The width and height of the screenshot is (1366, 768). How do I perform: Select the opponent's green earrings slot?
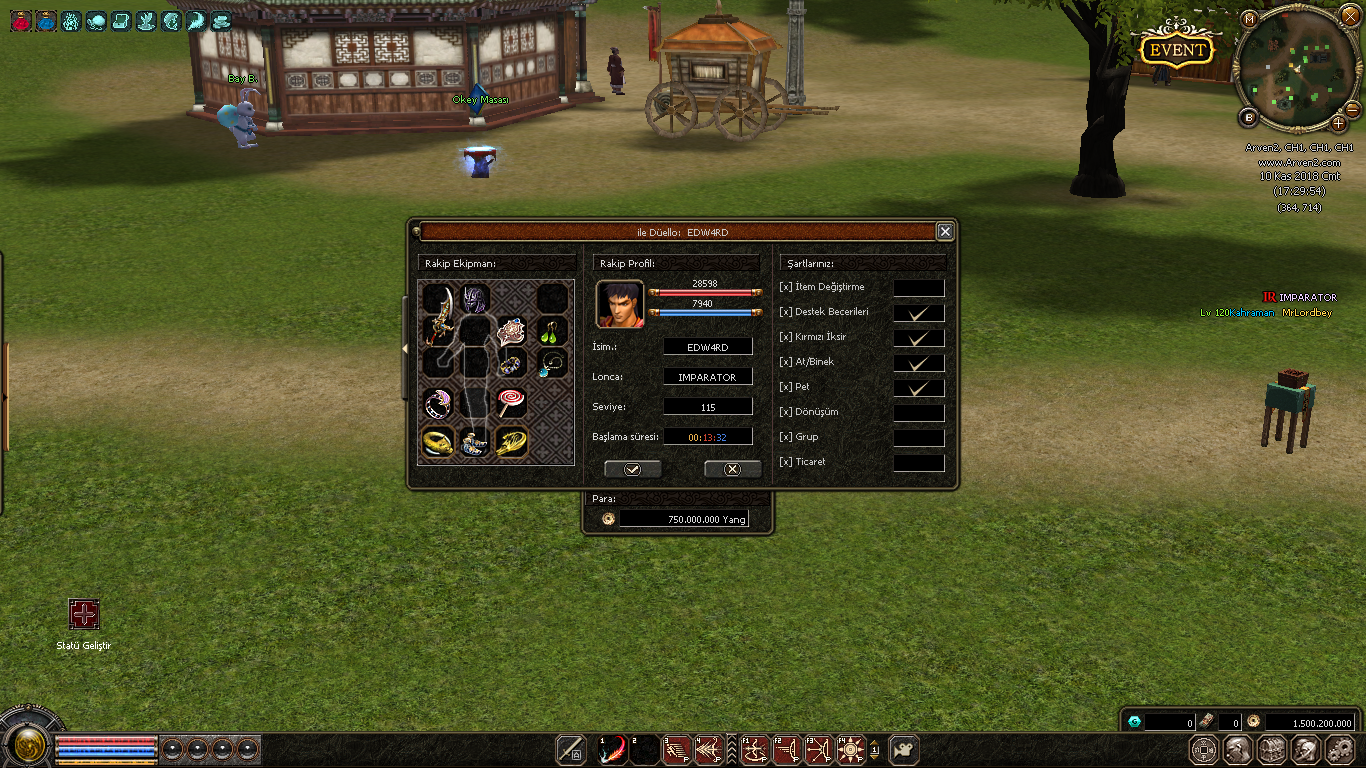pos(553,330)
